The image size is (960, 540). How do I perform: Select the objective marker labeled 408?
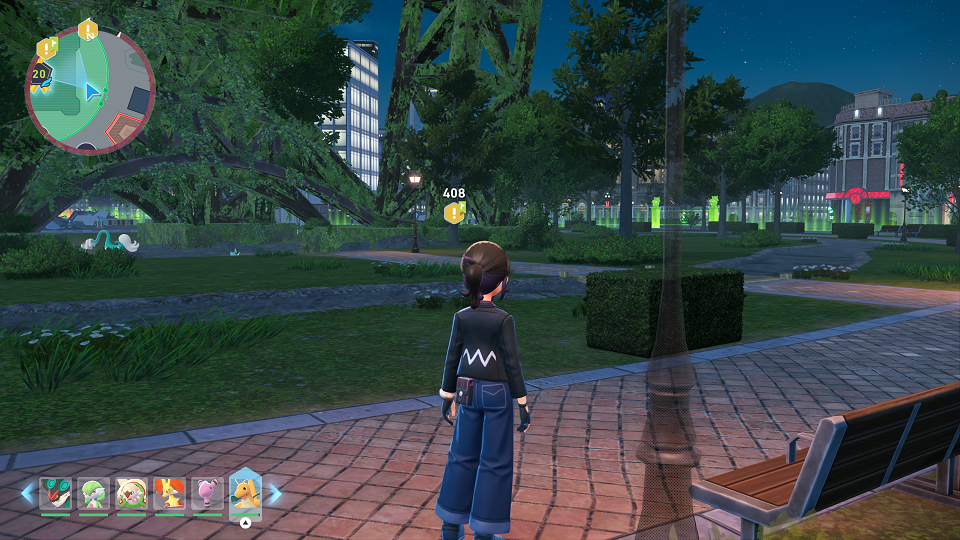(x=455, y=212)
